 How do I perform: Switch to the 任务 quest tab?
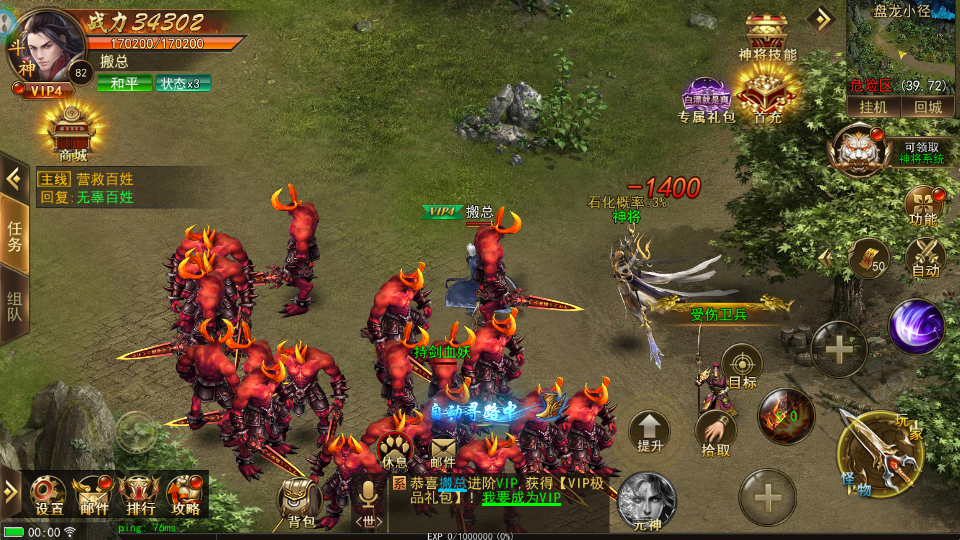point(14,236)
